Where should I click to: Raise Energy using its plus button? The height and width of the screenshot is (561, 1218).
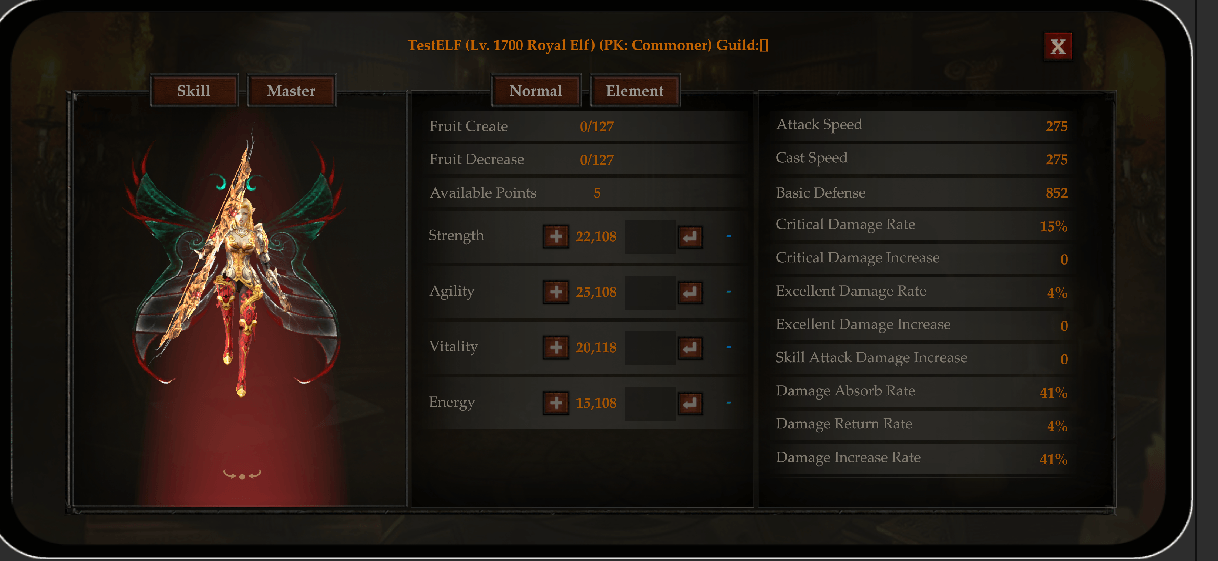tap(555, 403)
